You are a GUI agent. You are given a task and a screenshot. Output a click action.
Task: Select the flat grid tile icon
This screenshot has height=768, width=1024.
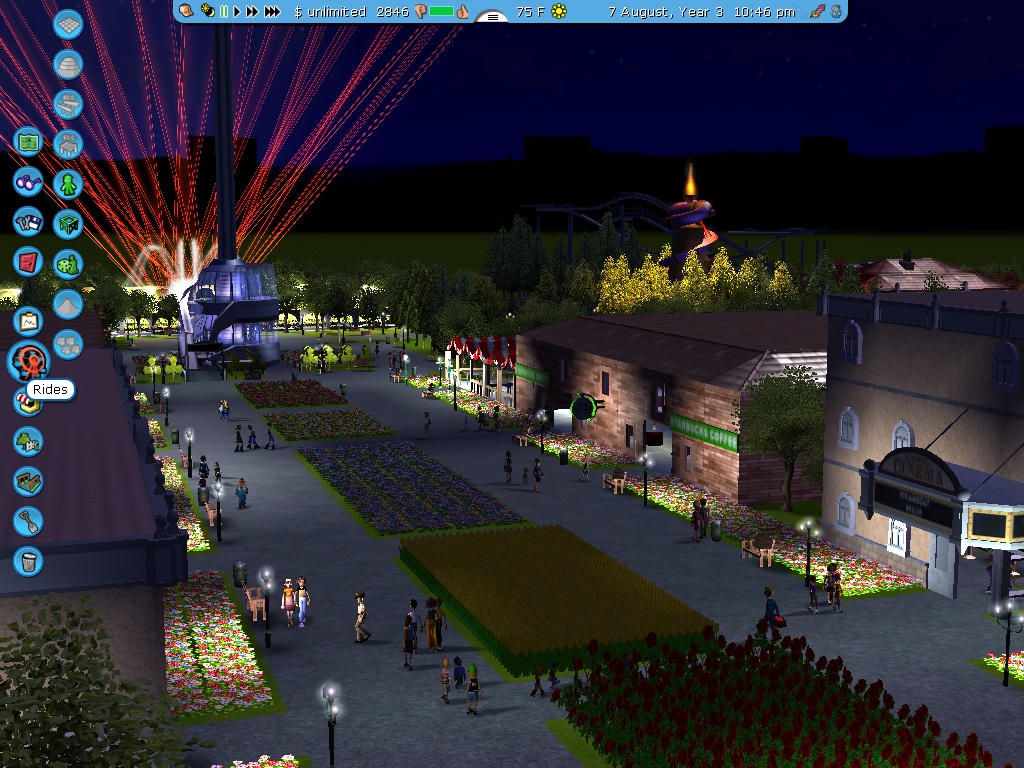(68, 25)
